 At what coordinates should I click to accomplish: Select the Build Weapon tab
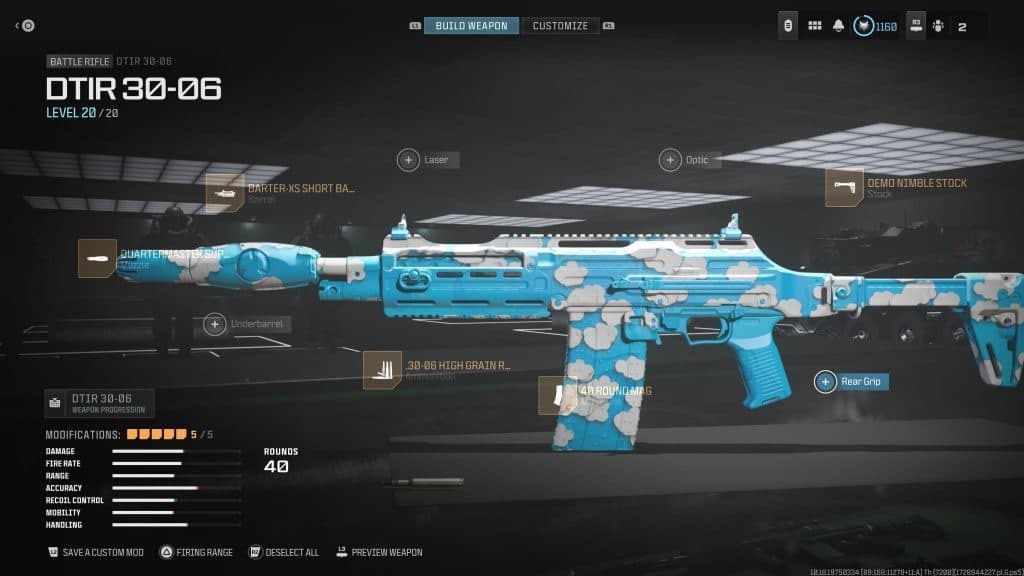(x=471, y=26)
